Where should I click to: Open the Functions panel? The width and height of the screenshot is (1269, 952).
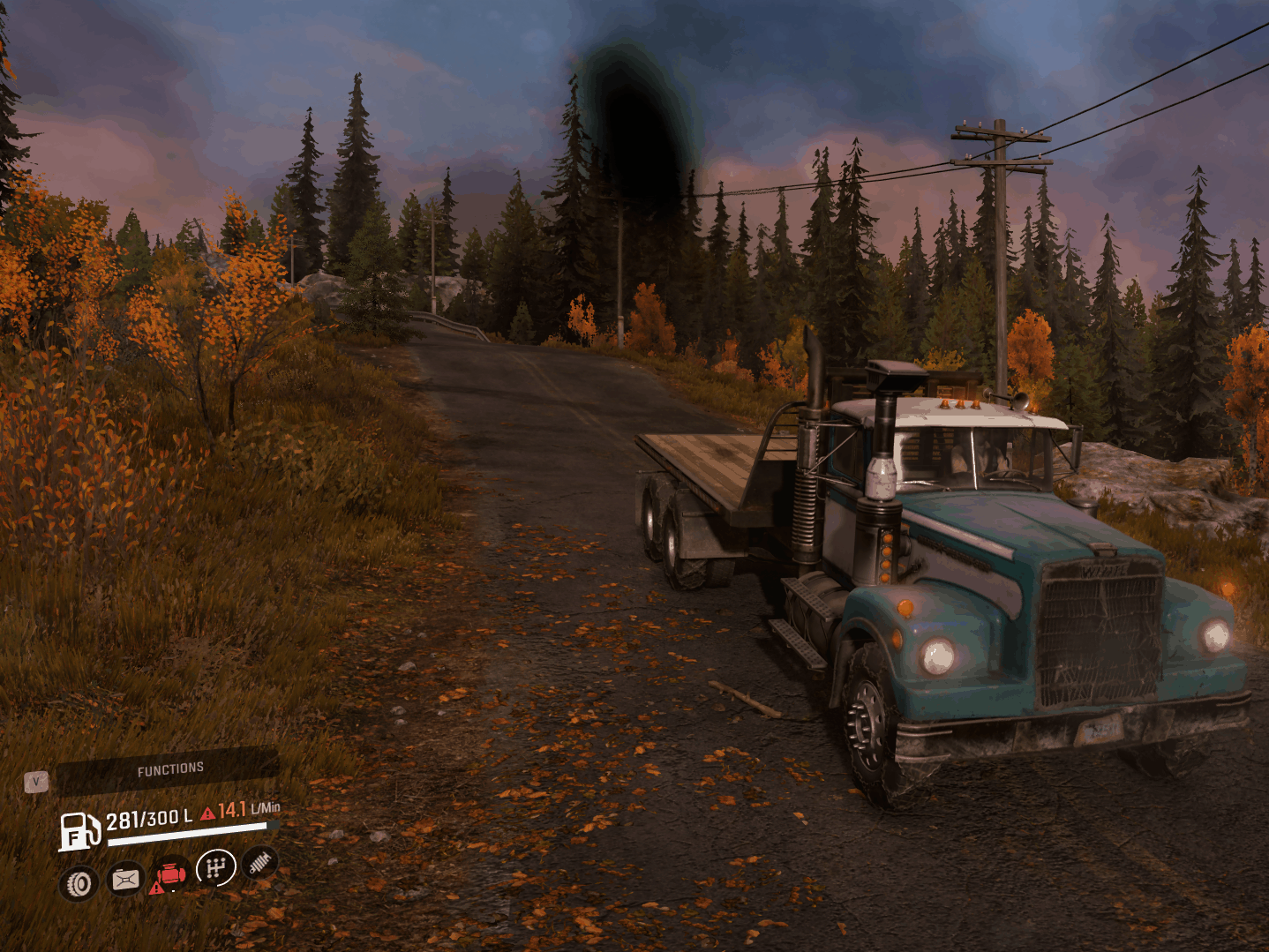pos(169,770)
